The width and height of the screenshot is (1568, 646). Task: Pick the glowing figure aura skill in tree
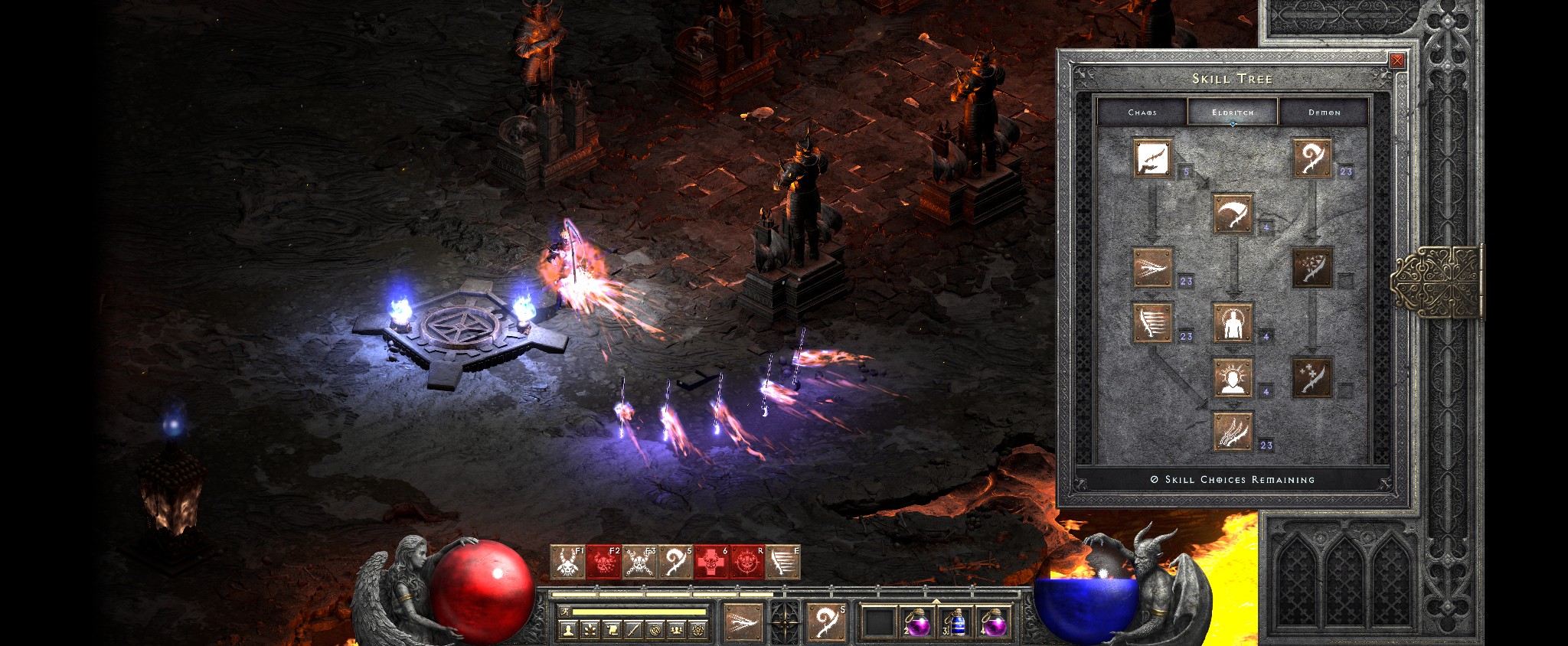click(x=1233, y=322)
